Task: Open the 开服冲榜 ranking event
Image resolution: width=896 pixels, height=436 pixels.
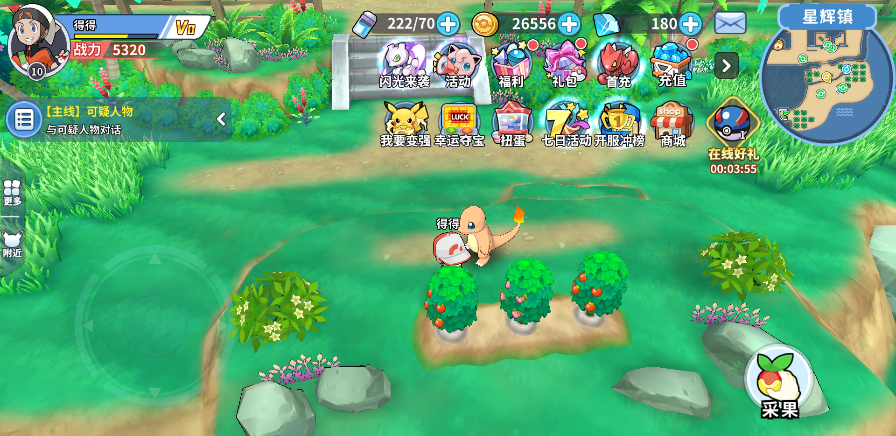Action: (x=619, y=123)
